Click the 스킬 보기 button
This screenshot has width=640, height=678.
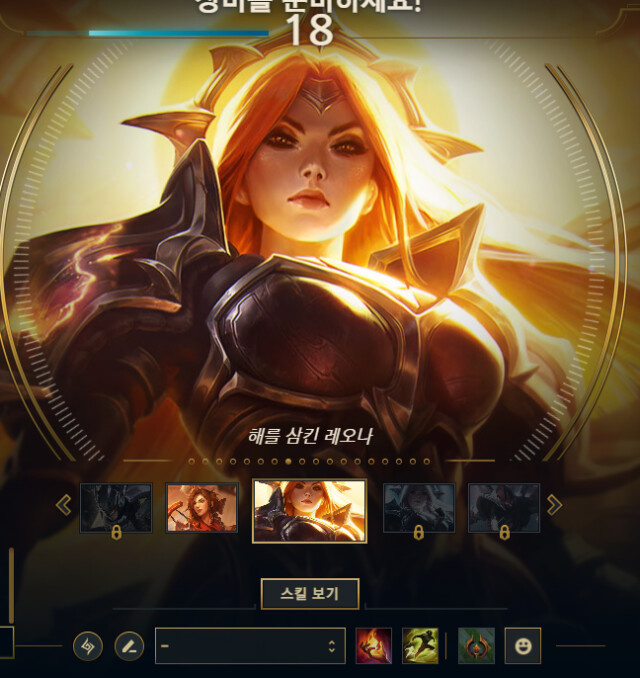tap(309, 593)
